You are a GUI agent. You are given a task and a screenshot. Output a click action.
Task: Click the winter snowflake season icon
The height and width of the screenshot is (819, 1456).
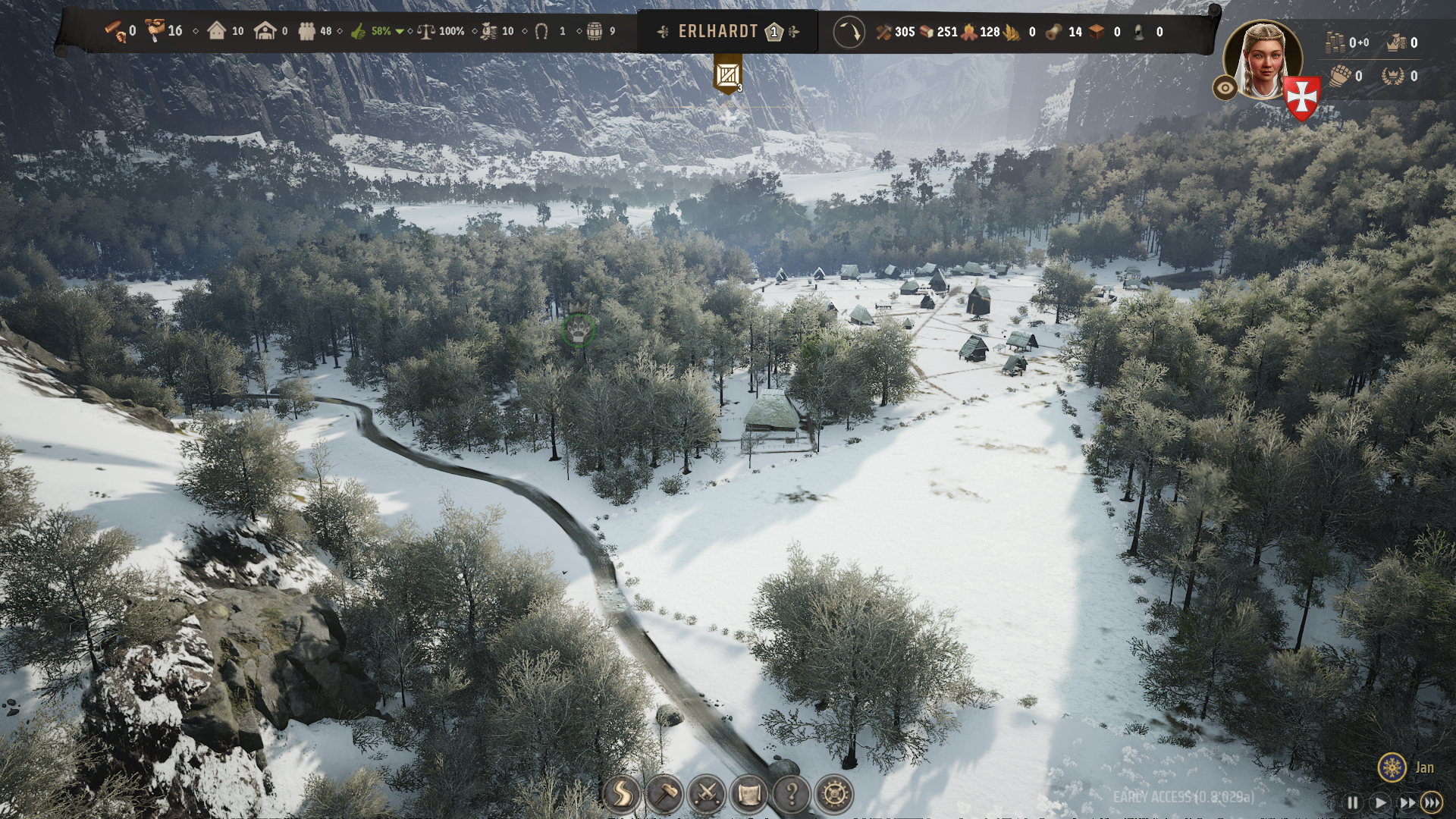1392,767
